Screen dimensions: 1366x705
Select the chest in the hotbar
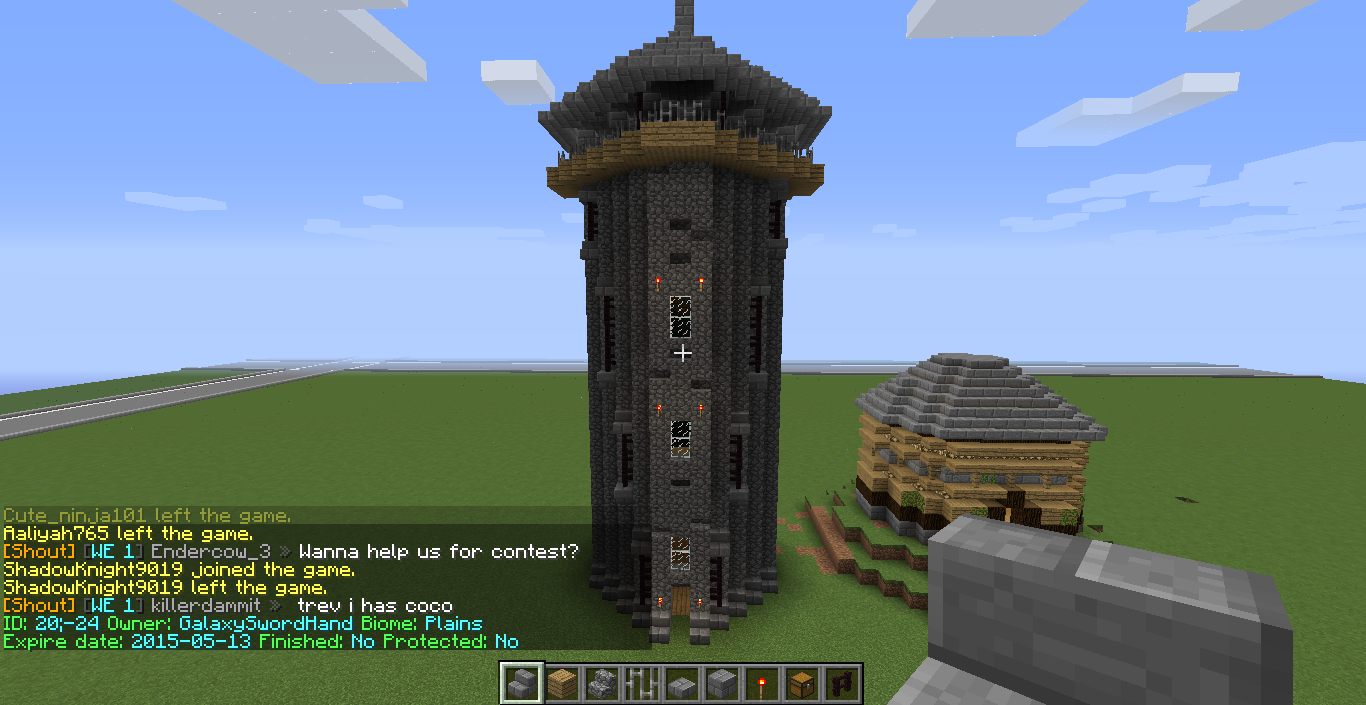tap(801, 684)
